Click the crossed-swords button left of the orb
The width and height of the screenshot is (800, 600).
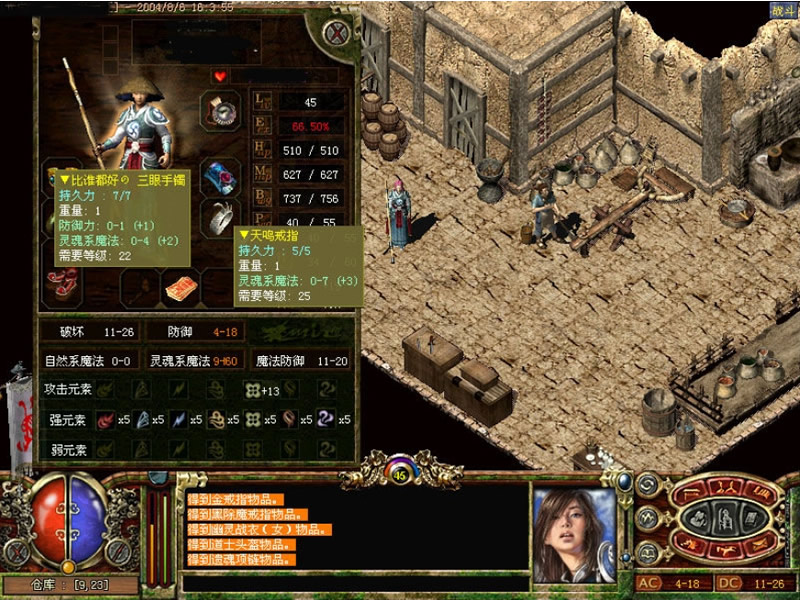pyautogui.click(x=17, y=551)
